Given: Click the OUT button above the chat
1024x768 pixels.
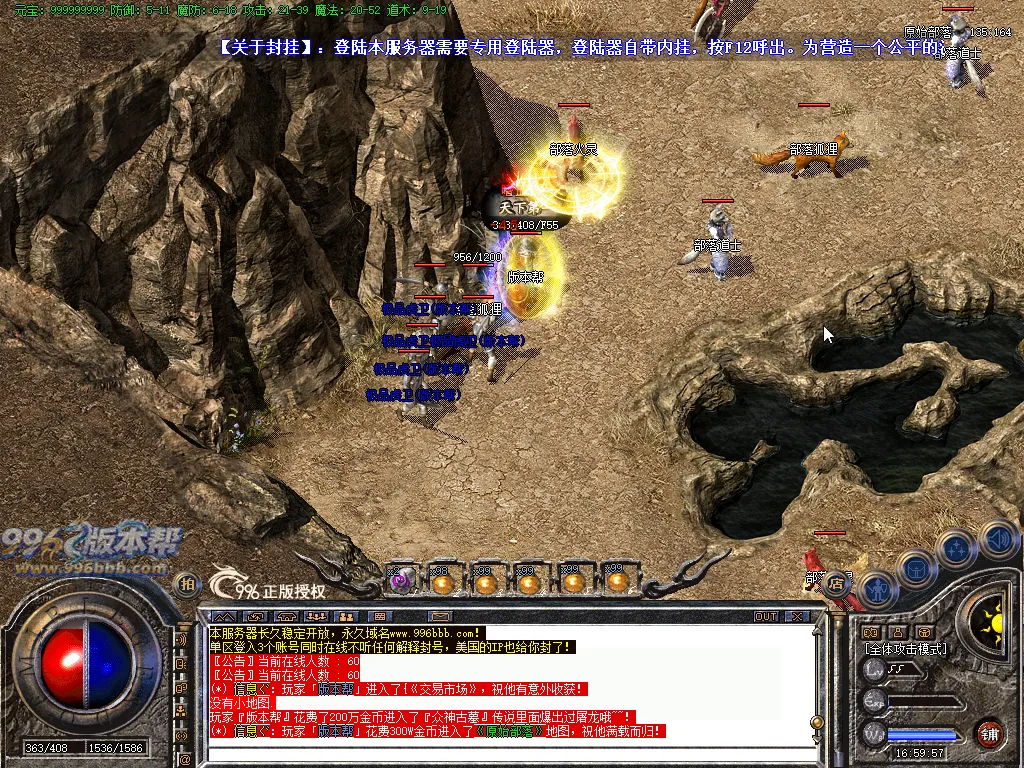Looking at the screenshot, I should [767, 616].
